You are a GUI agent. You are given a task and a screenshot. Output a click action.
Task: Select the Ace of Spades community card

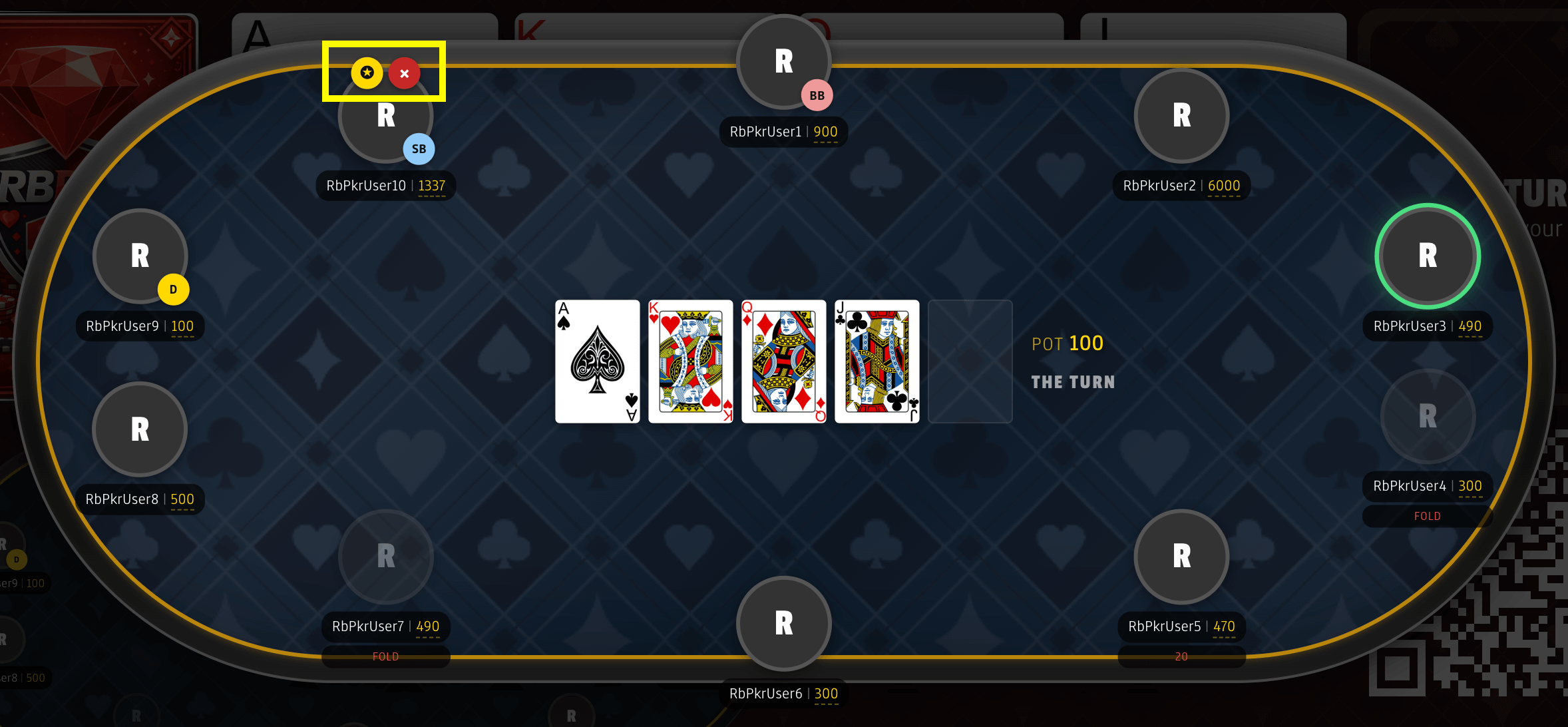tap(596, 360)
